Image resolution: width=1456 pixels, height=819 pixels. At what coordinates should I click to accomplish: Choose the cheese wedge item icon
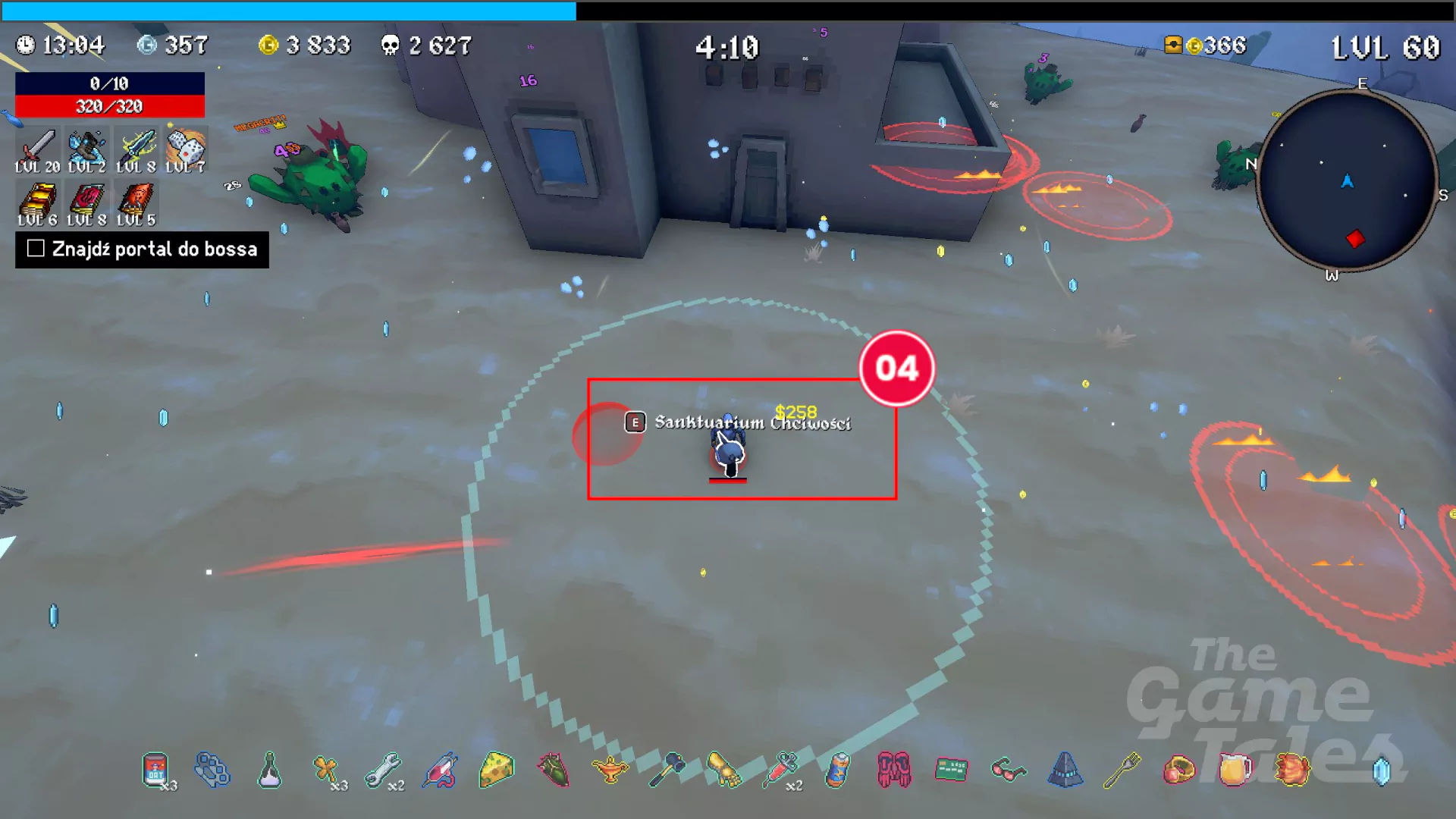point(497,770)
